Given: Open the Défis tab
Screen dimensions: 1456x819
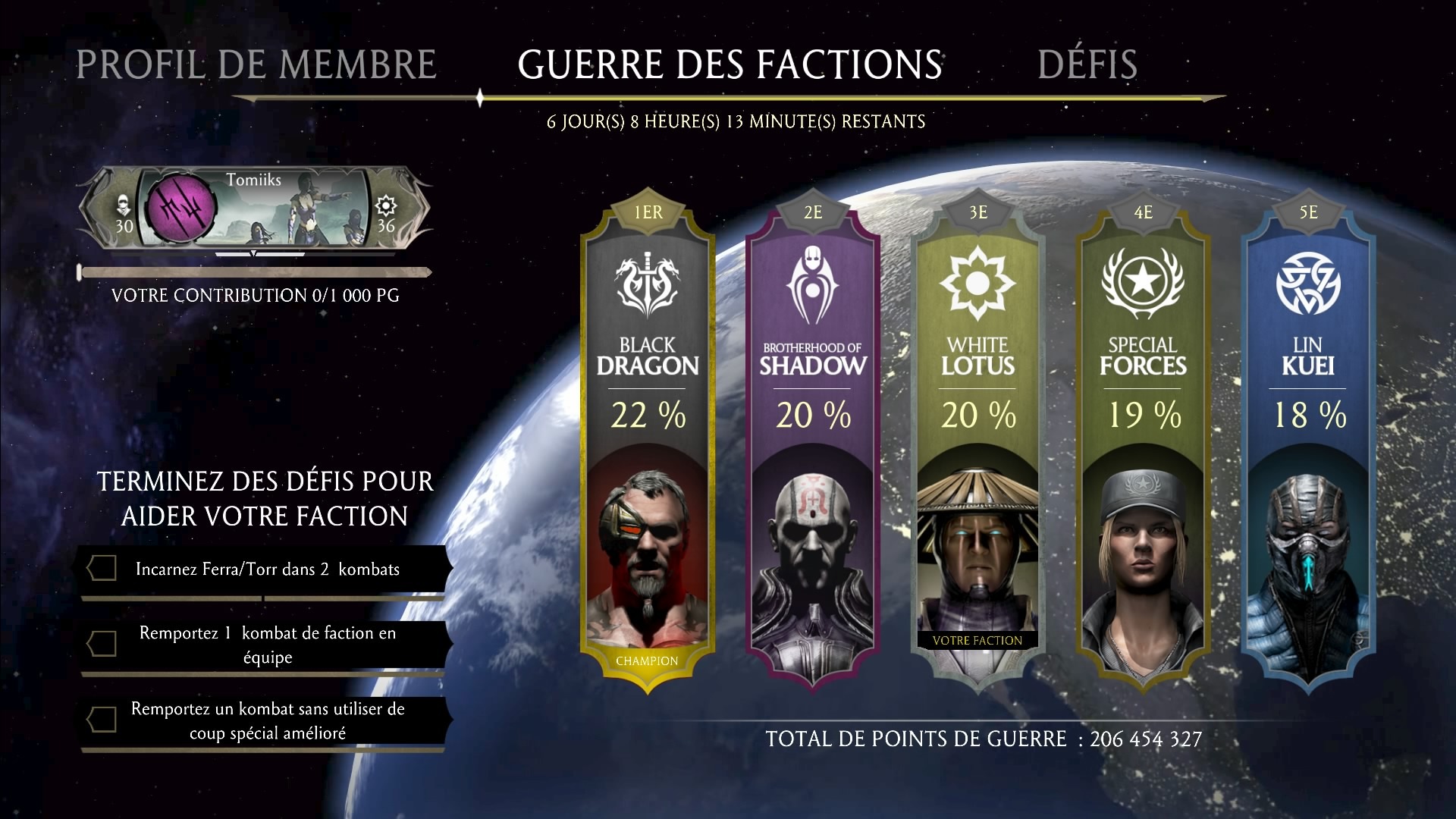Looking at the screenshot, I should tap(1087, 64).
